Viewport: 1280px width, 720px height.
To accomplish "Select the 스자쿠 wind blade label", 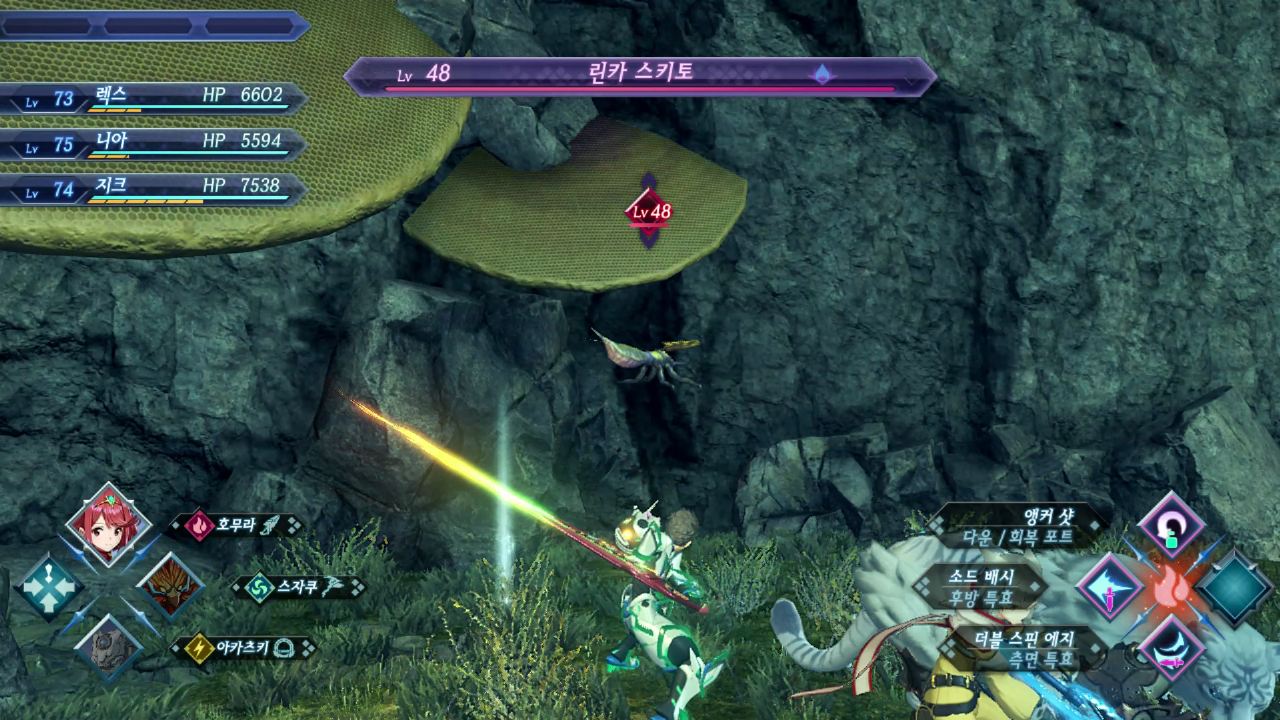I will pos(297,587).
